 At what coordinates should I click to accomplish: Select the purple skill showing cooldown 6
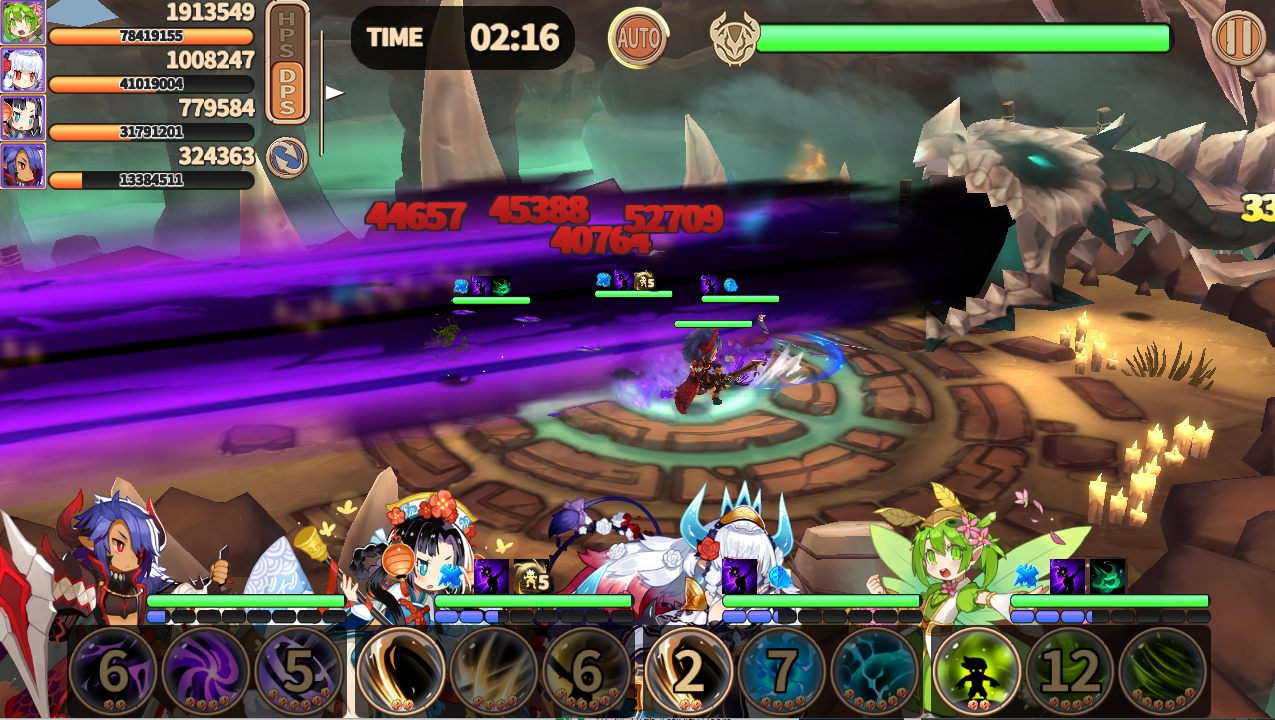(x=112, y=670)
